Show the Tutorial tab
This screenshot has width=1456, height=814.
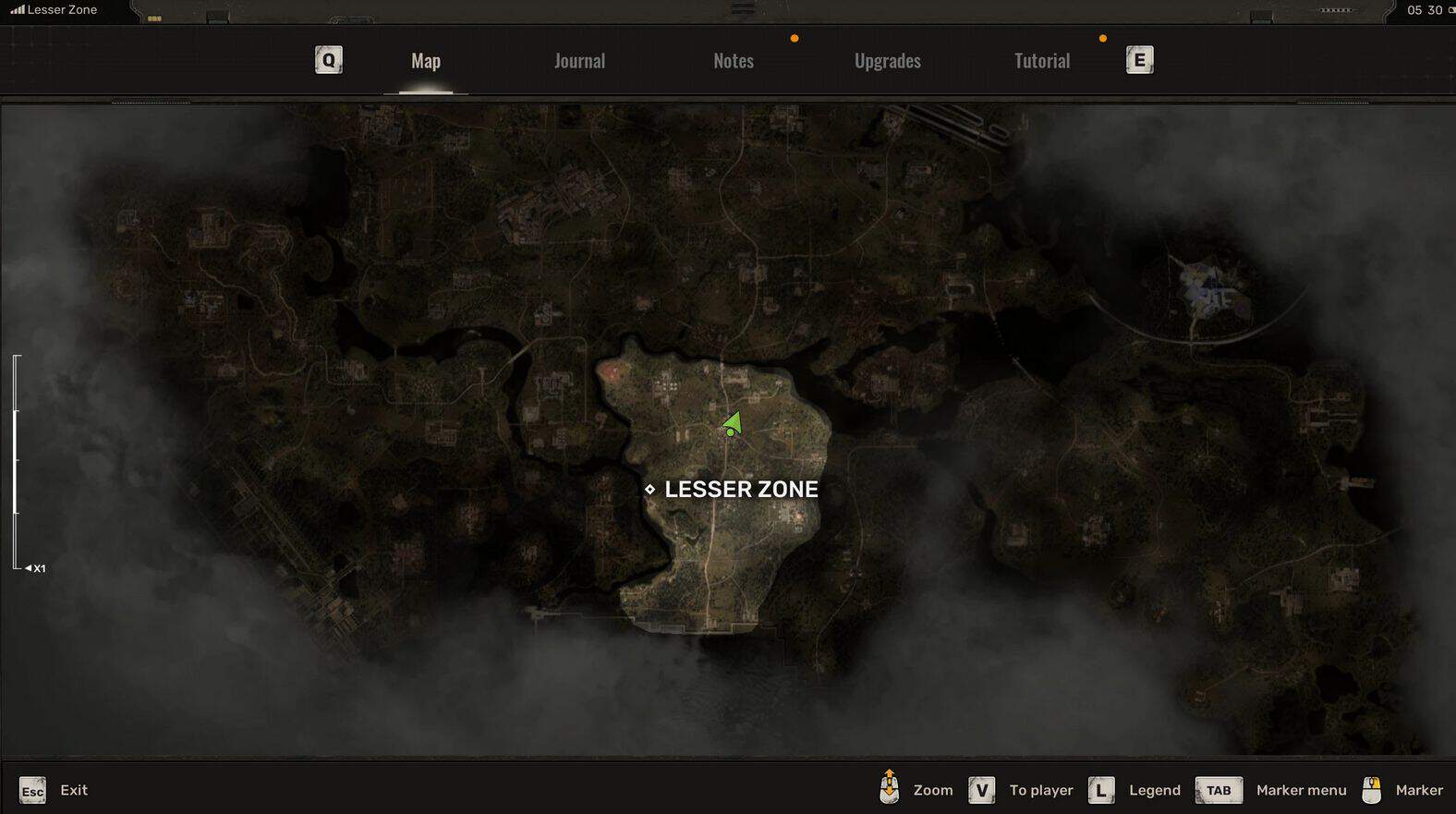(1041, 61)
